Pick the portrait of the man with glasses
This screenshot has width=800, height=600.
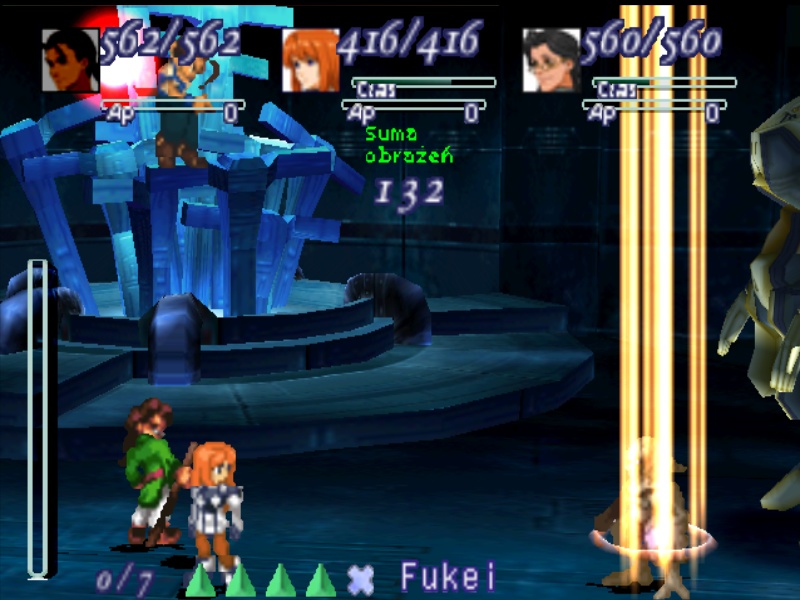click(551, 60)
